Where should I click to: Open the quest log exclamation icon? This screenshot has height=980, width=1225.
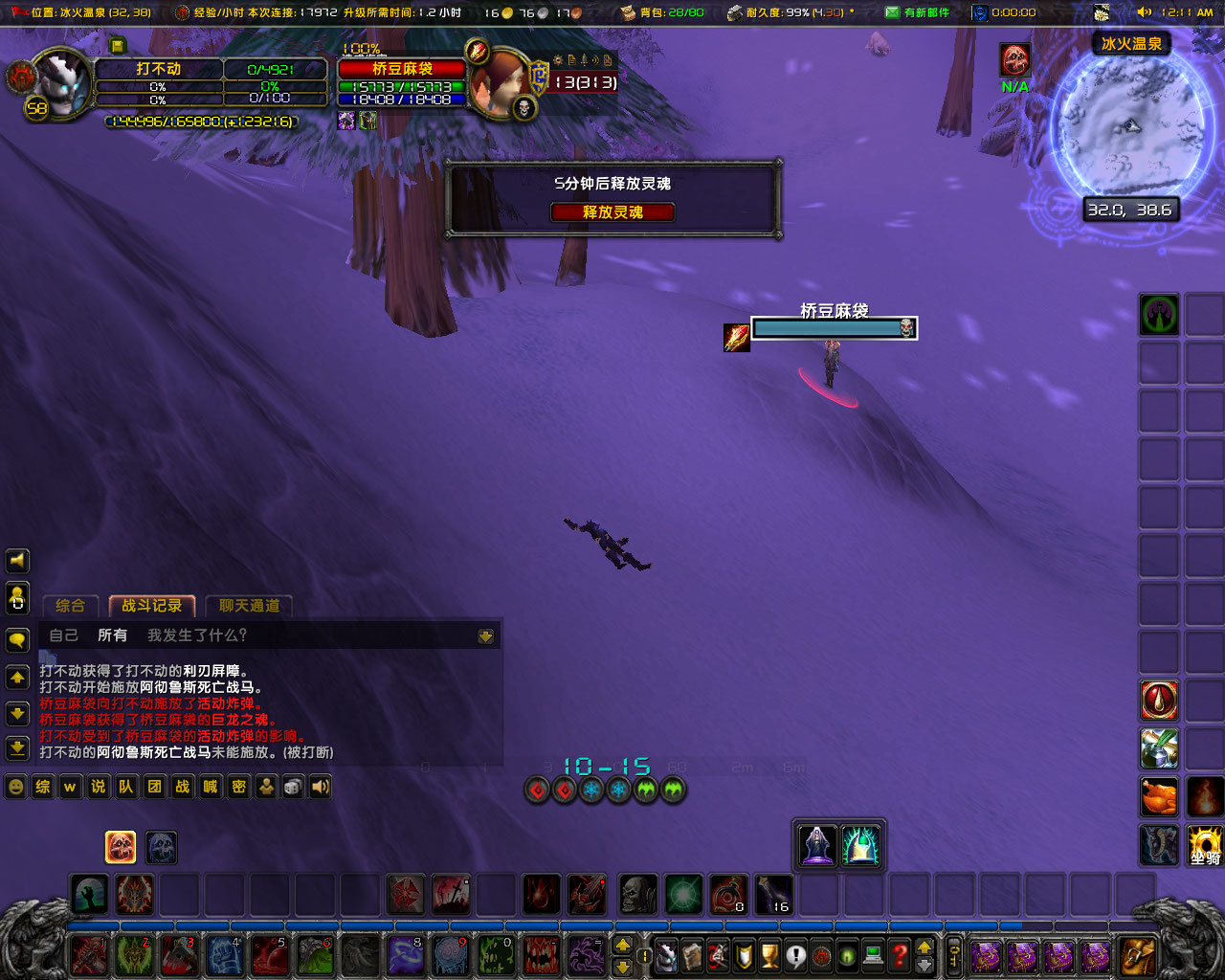[794, 954]
